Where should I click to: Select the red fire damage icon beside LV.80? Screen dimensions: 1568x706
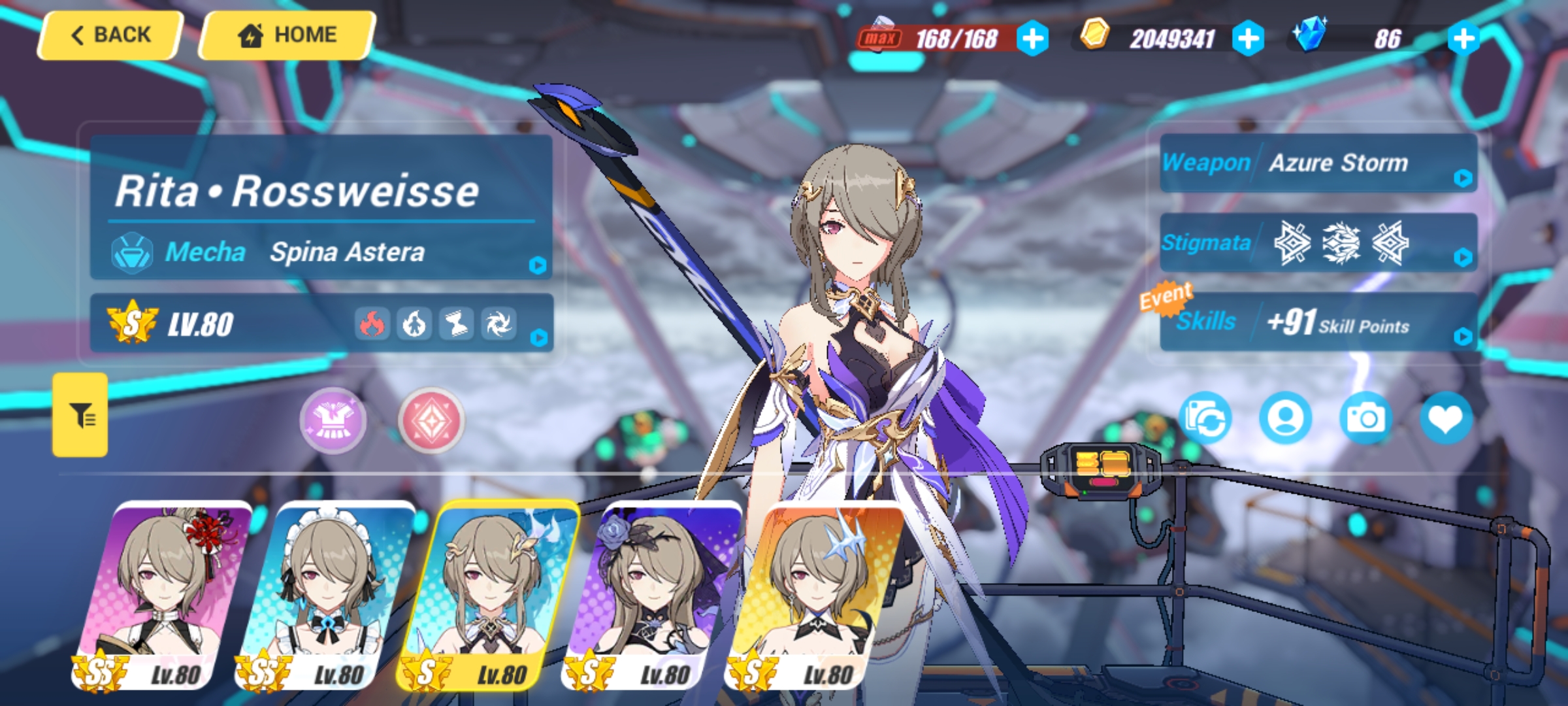374,323
